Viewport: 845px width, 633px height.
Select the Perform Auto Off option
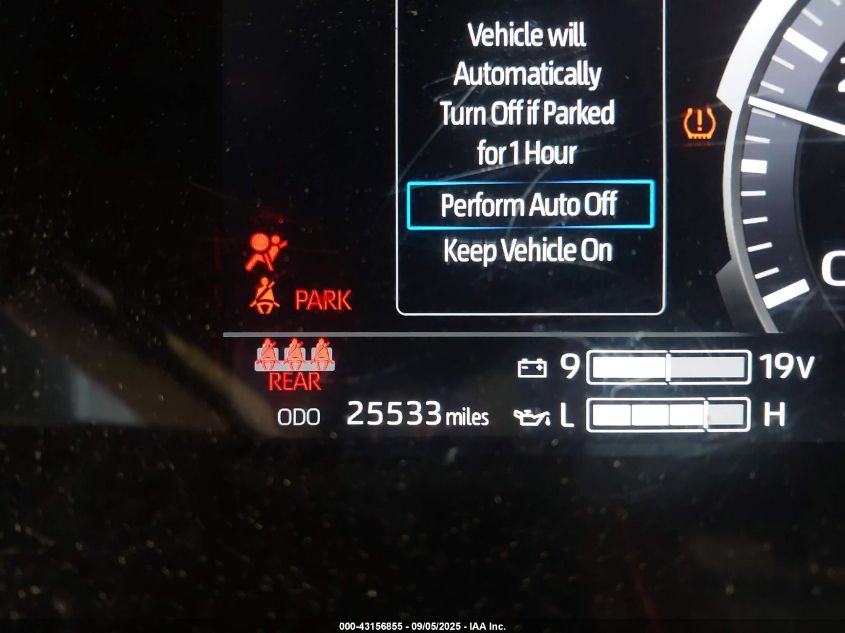click(x=529, y=205)
